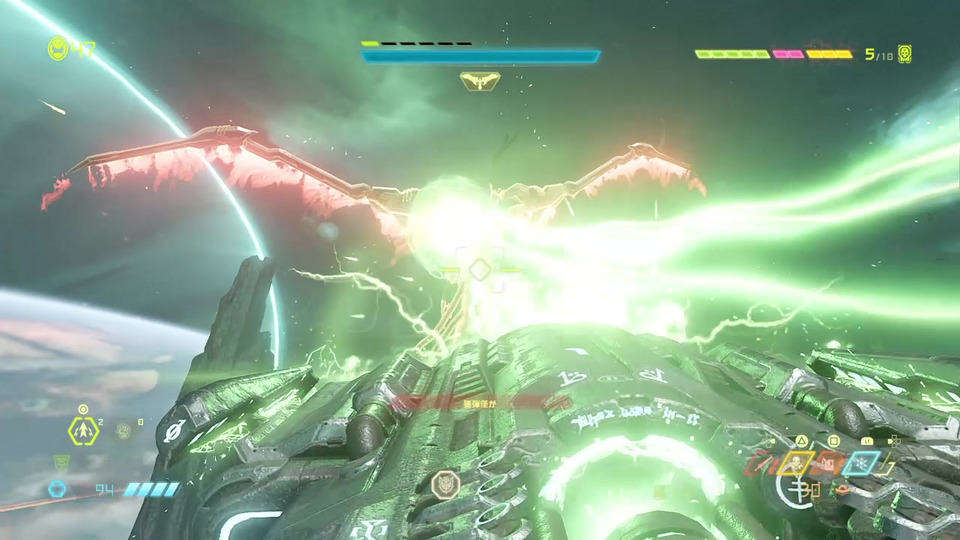Select the yellow skull grenade icon

pyautogui.click(x=796, y=464)
